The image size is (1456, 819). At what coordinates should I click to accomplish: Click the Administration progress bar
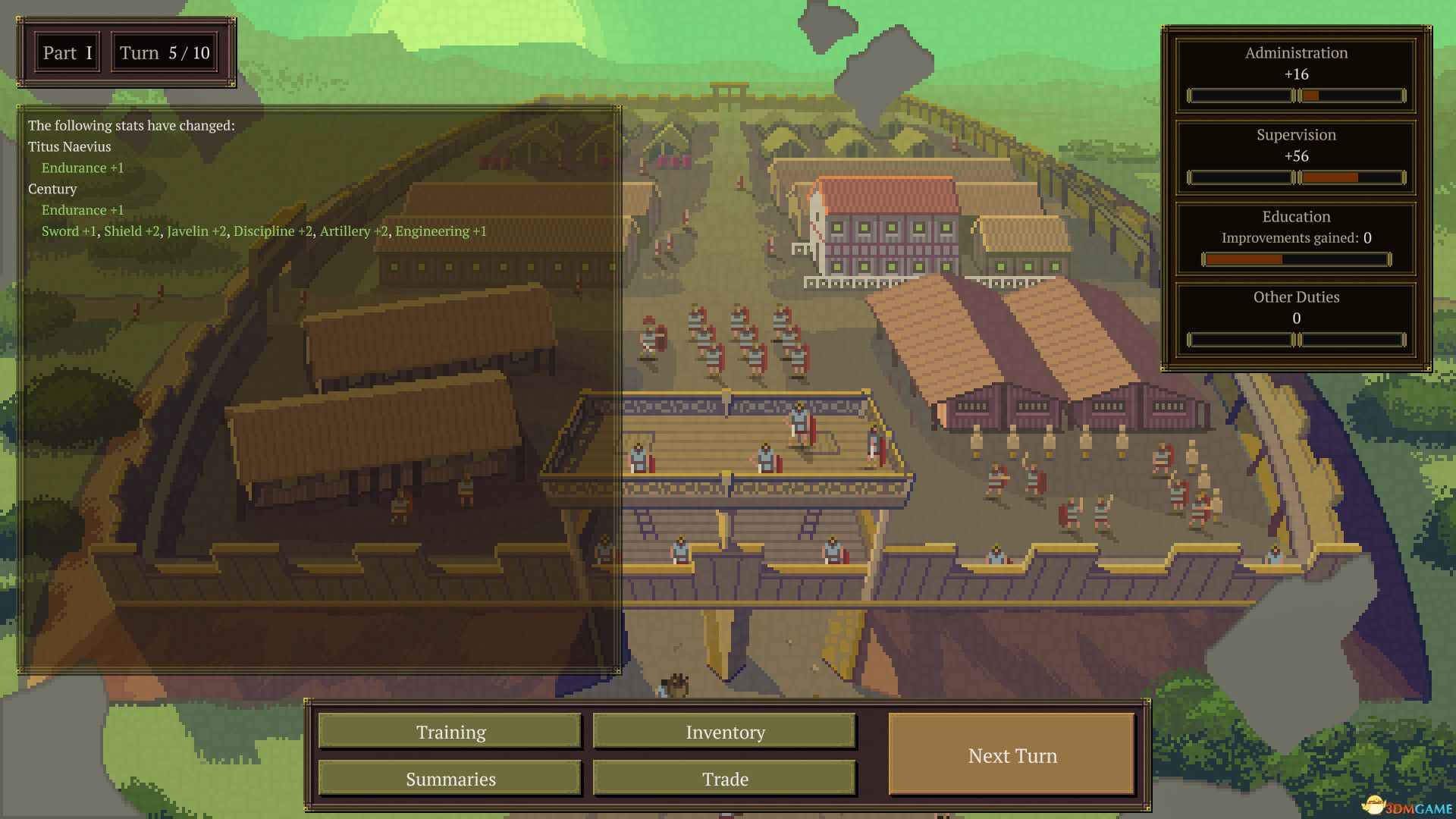tap(1296, 96)
